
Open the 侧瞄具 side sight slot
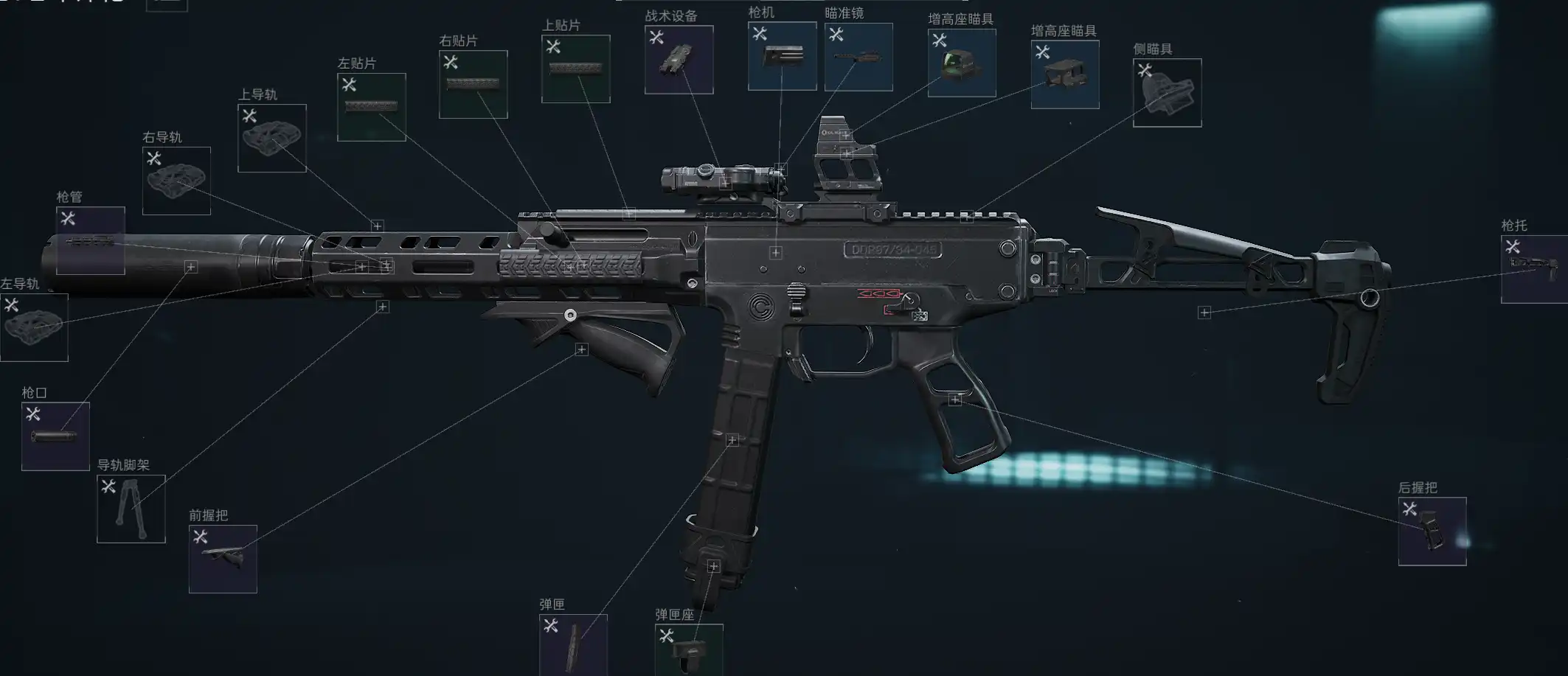pos(1167,93)
